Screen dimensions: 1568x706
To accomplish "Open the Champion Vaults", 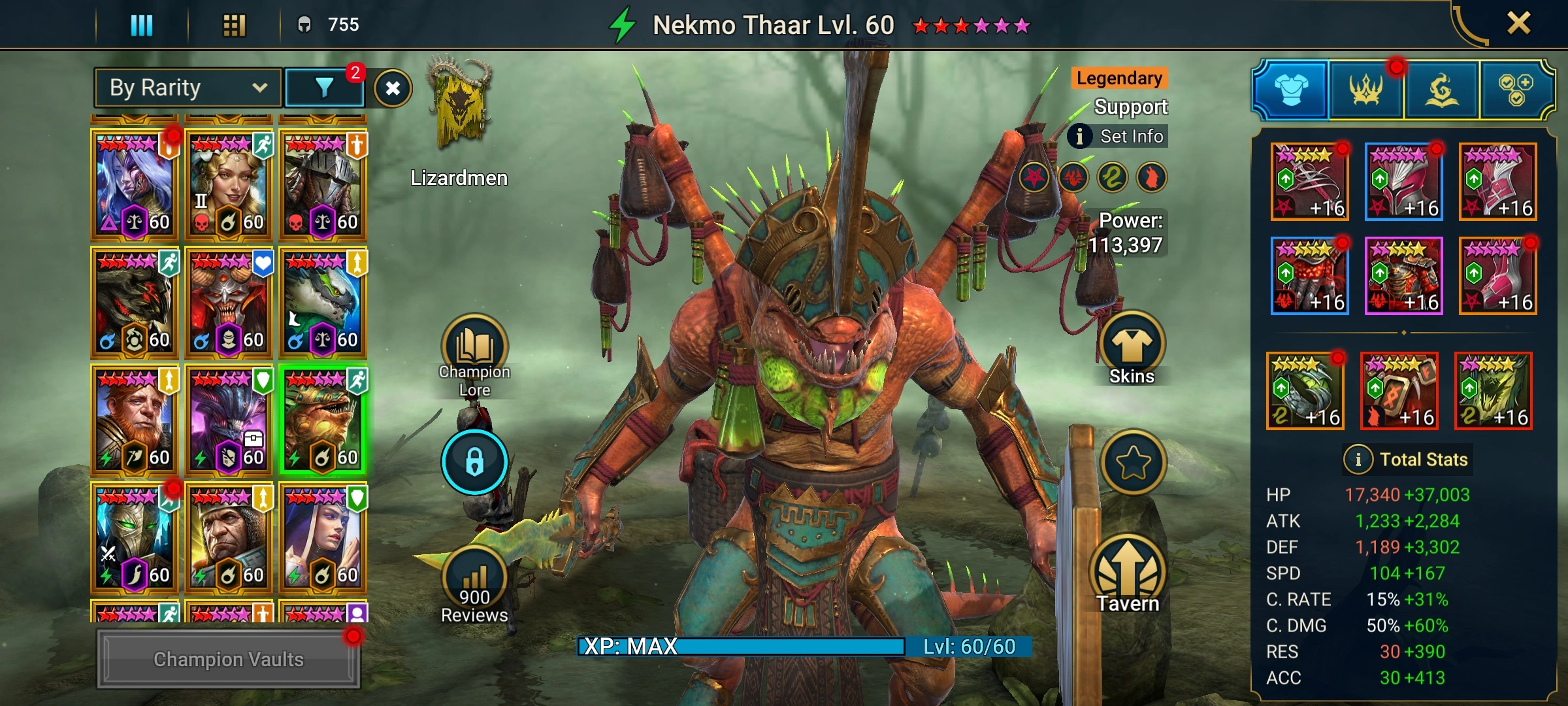I will [x=228, y=659].
